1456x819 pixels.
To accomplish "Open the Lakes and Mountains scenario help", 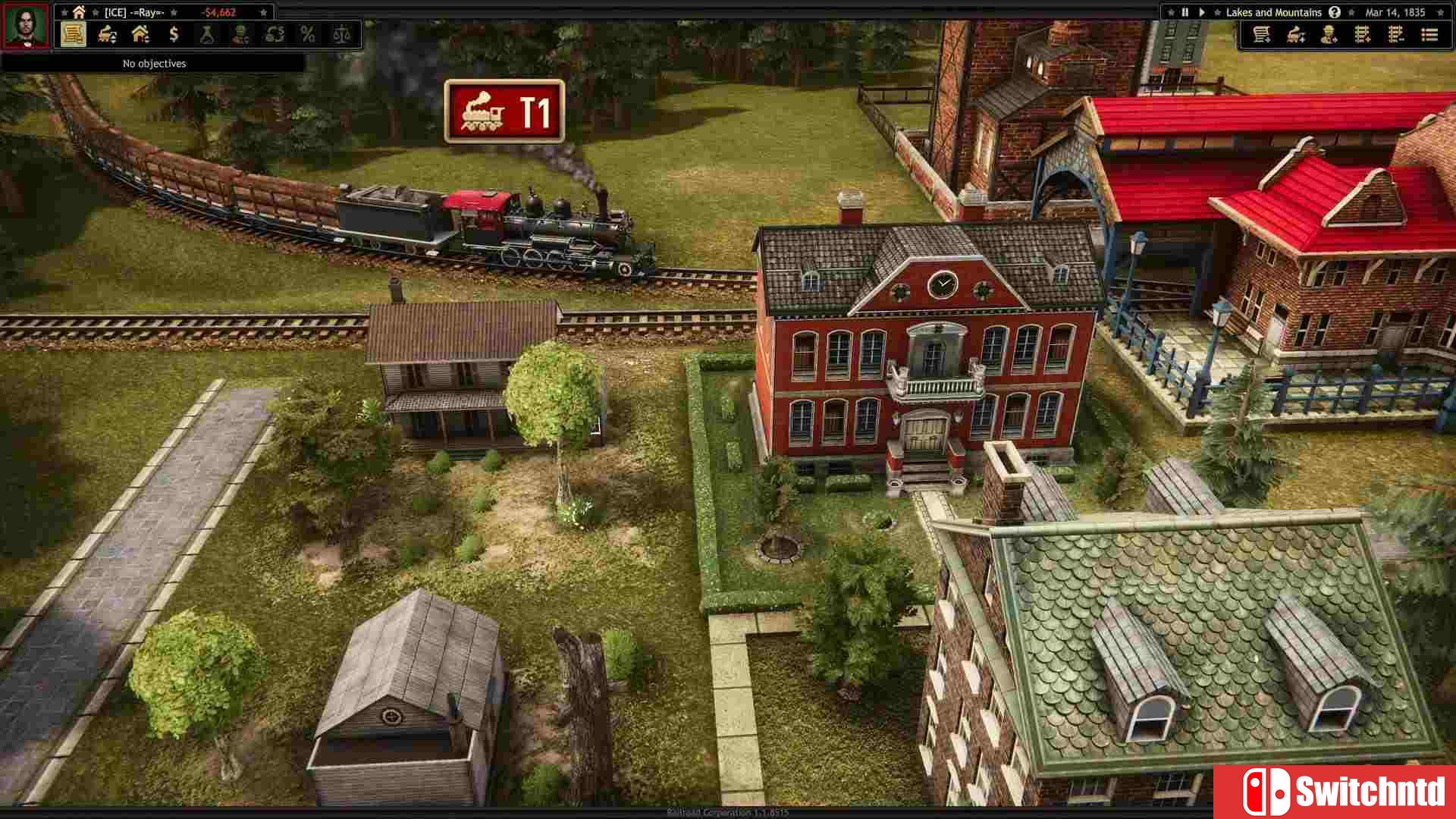I will pyautogui.click(x=1334, y=12).
